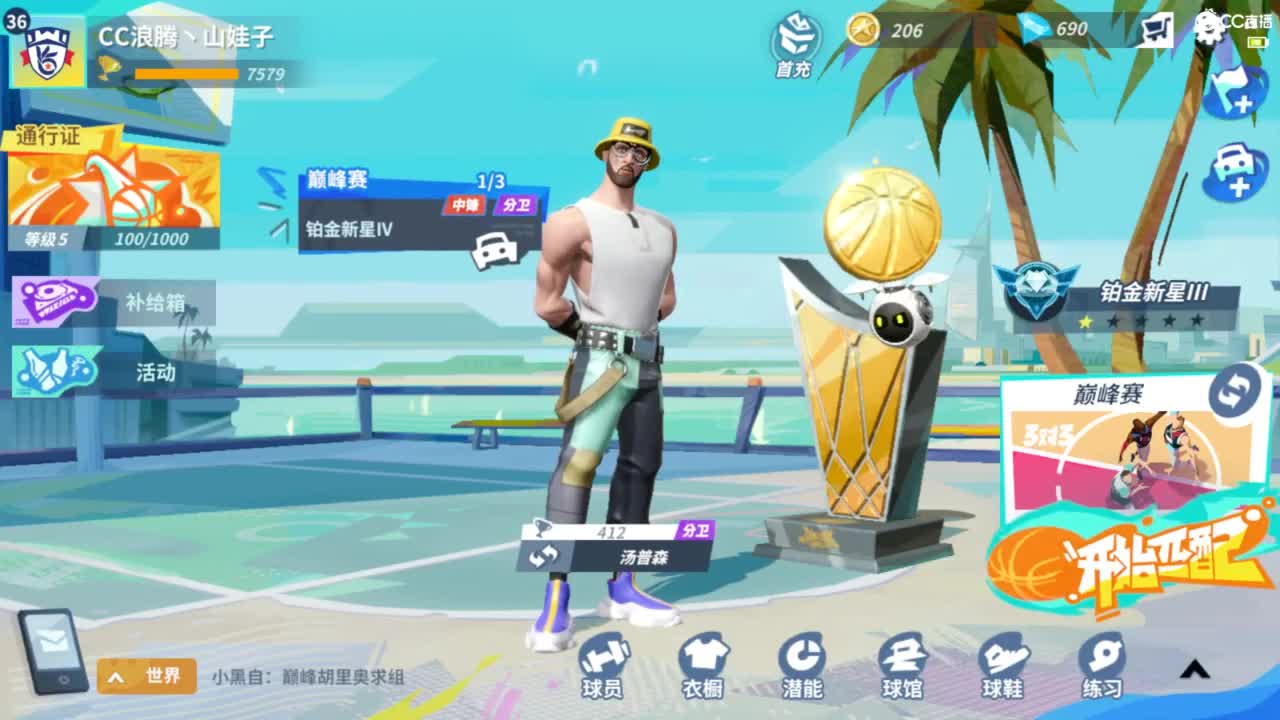1280x720 pixels.
Task: Collapse the 世界 chat bar via the chevron
Action: pos(116,677)
